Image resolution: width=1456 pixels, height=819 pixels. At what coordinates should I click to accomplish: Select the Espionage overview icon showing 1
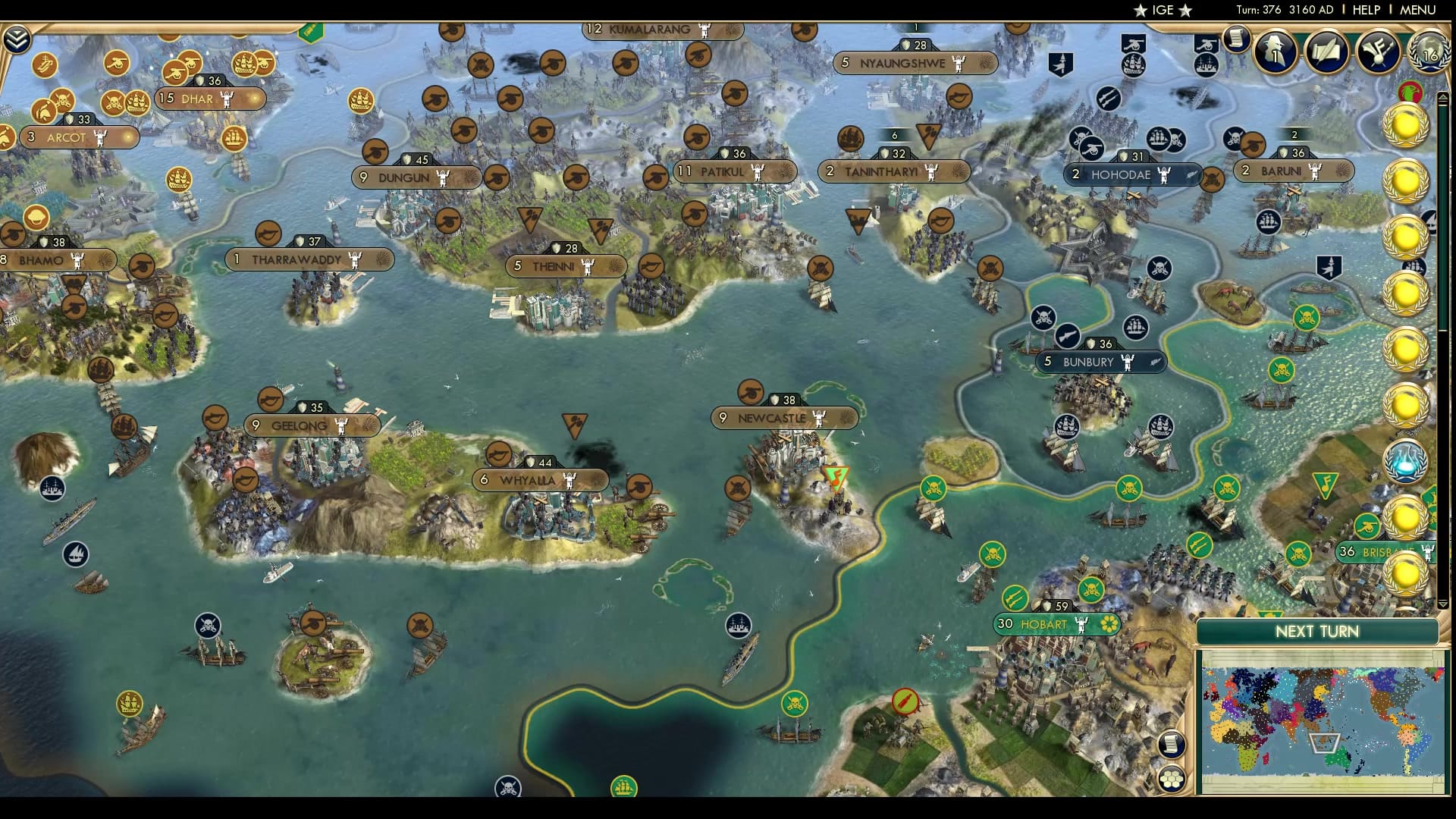point(1276,53)
